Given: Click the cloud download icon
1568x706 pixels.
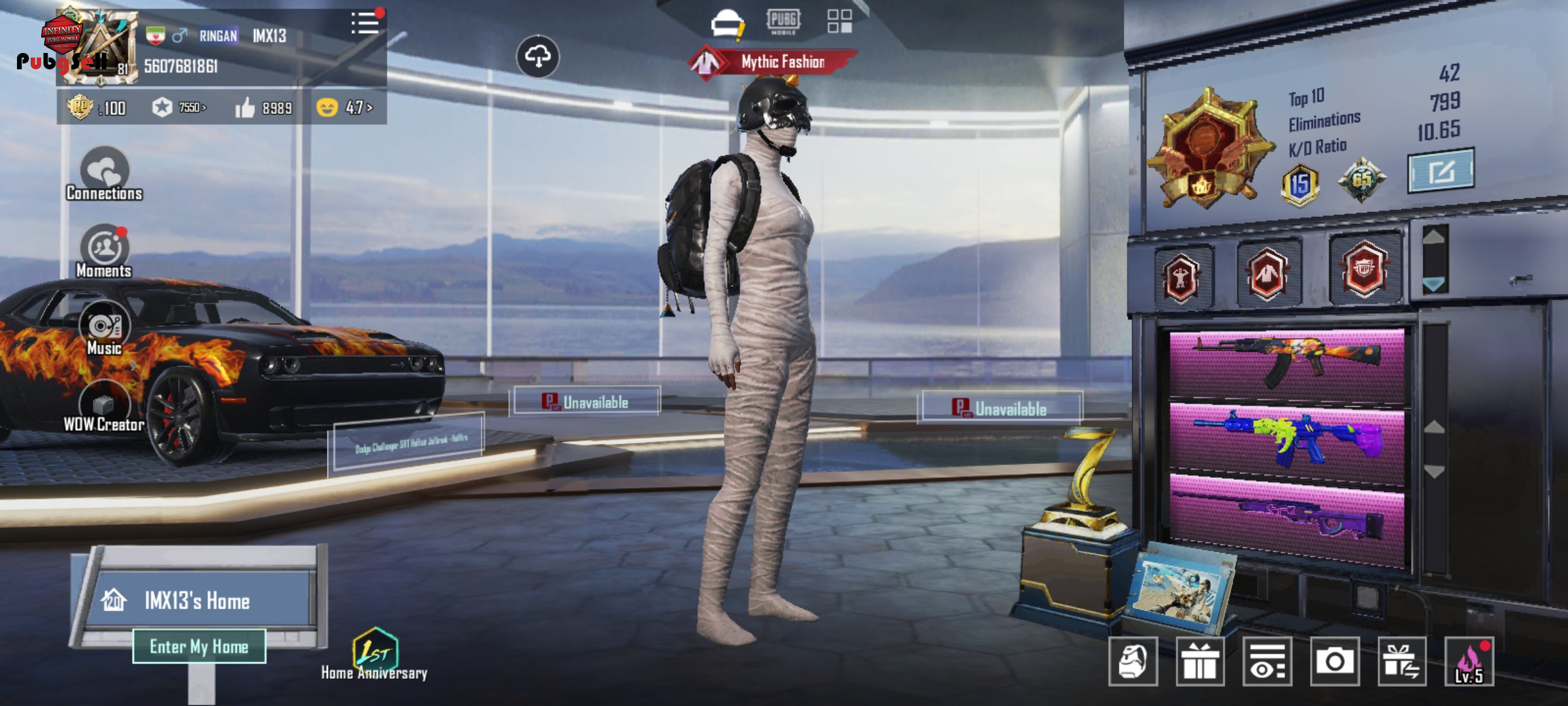Looking at the screenshot, I should pos(538,57).
